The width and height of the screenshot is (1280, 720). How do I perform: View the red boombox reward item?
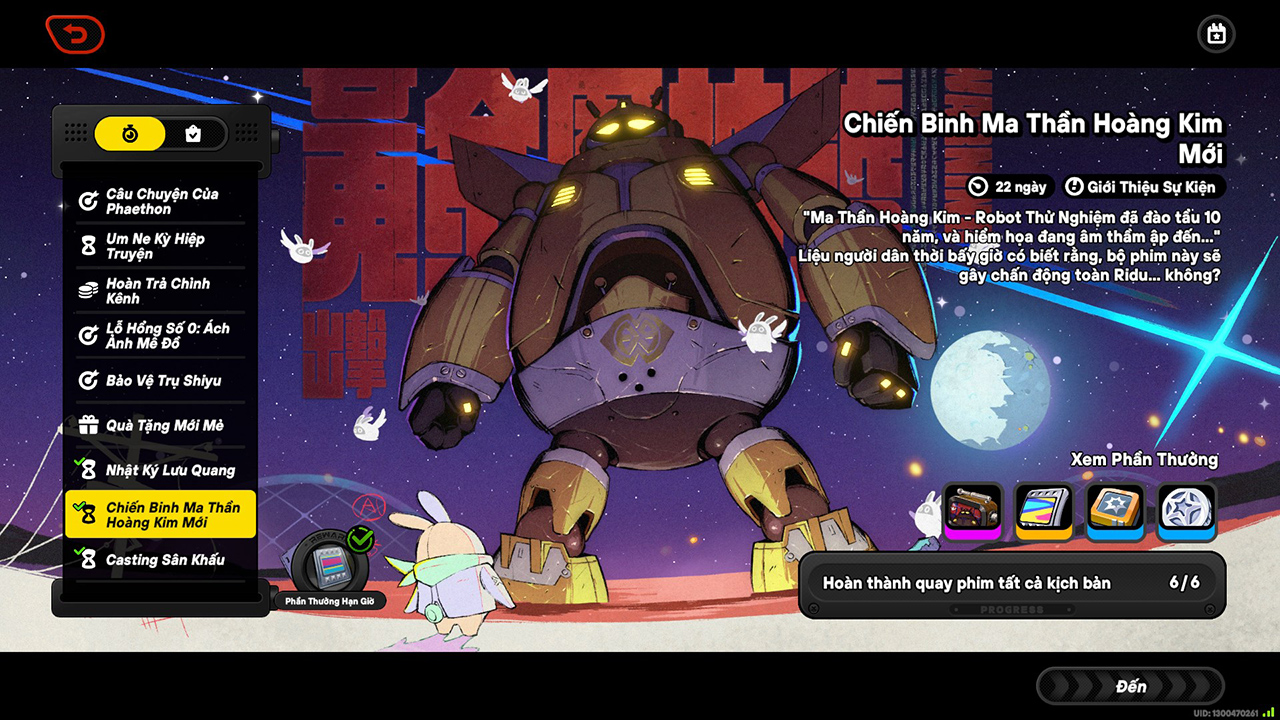click(x=972, y=510)
